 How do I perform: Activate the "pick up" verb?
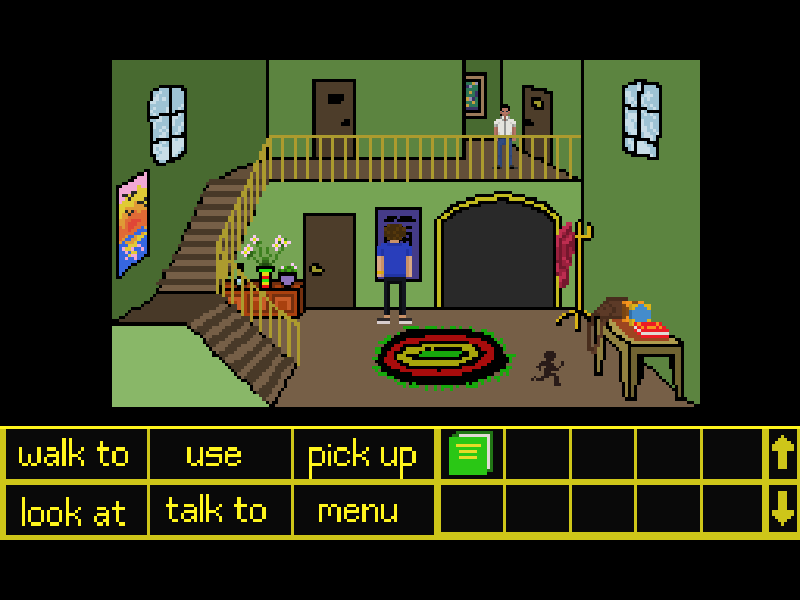click(362, 456)
